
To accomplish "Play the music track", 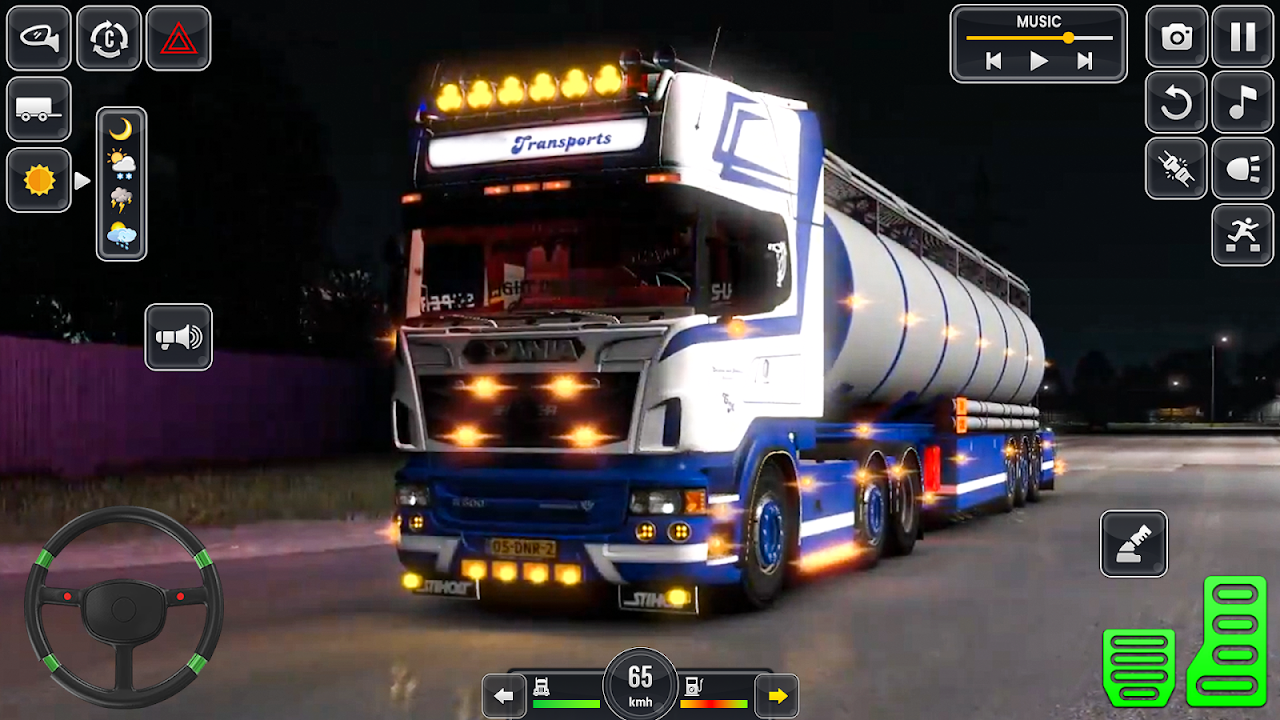I will pyautogui.click(x=1039, y=62).
